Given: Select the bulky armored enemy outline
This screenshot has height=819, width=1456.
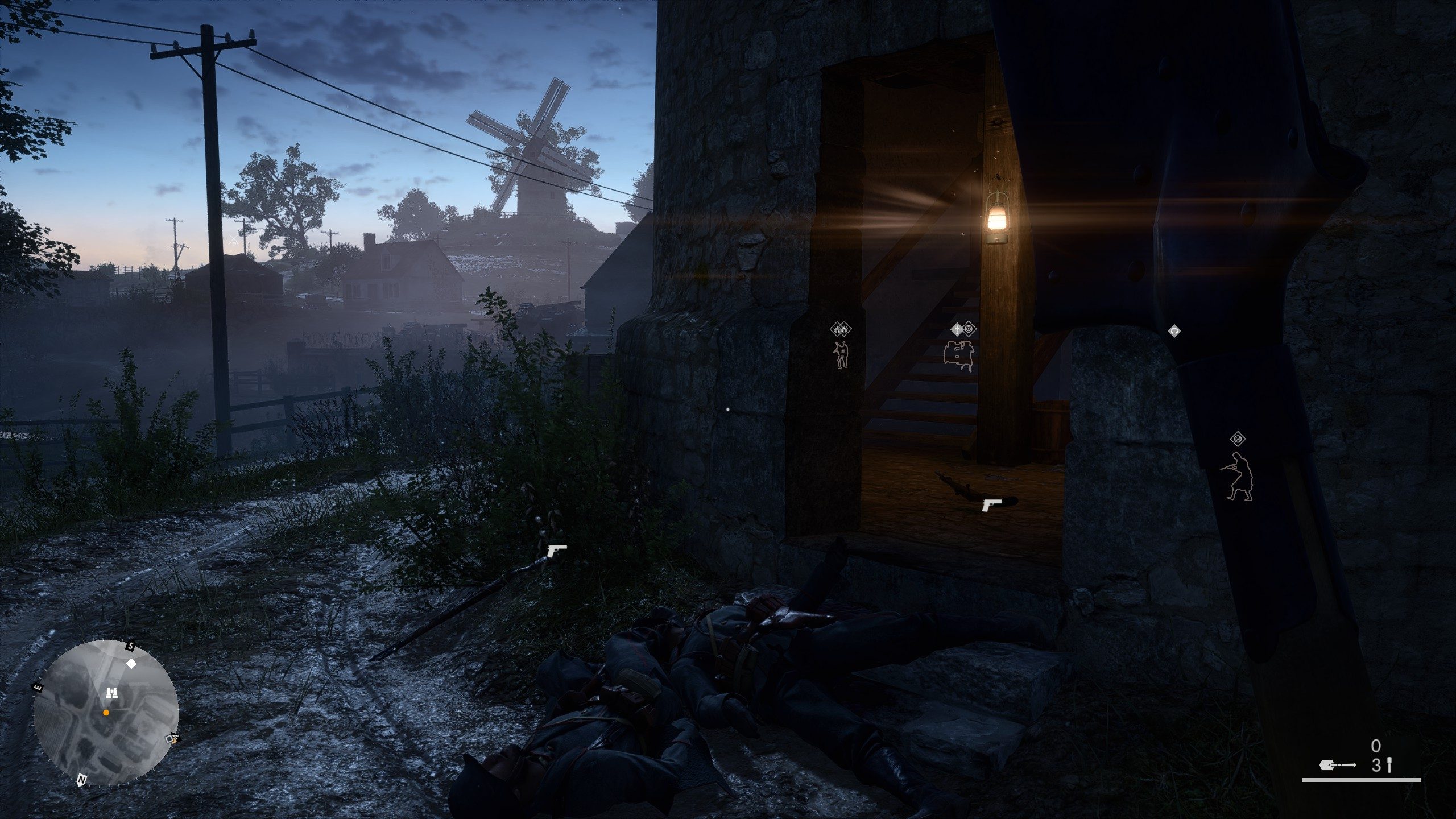Looking at the screenshot, I should coord(959,356).
